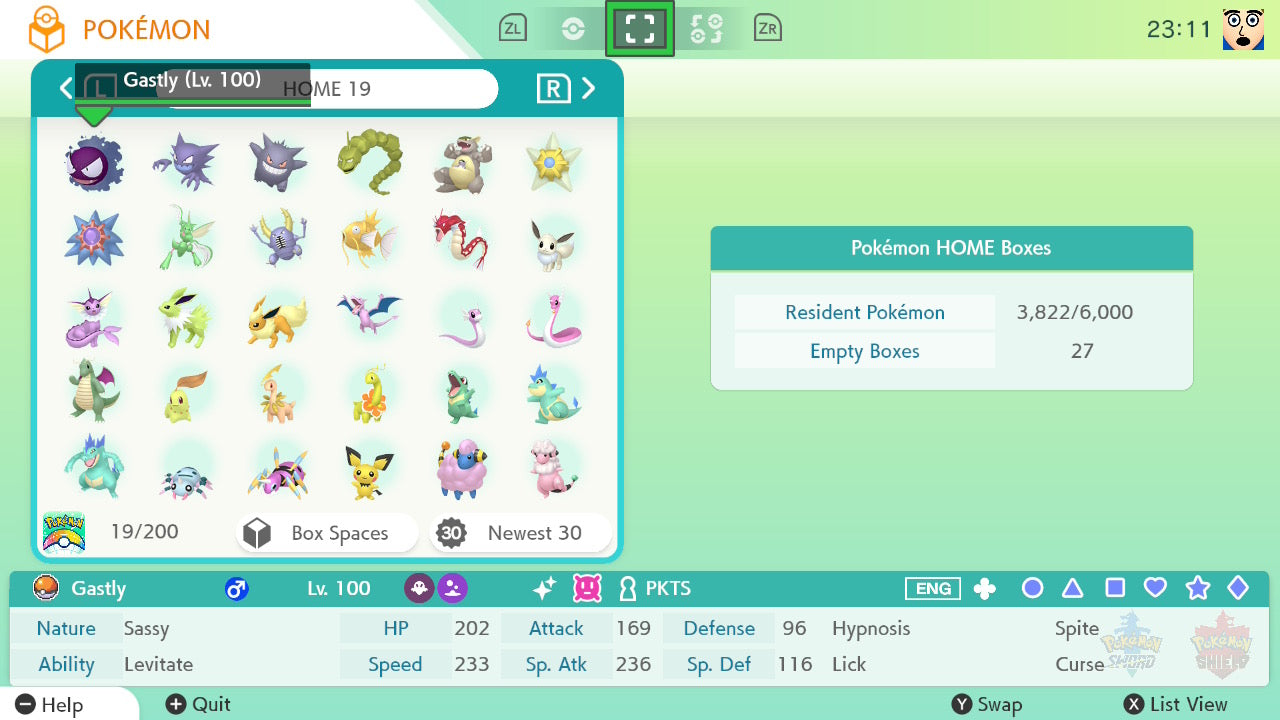Choose the Dragonite box slot

93,394
